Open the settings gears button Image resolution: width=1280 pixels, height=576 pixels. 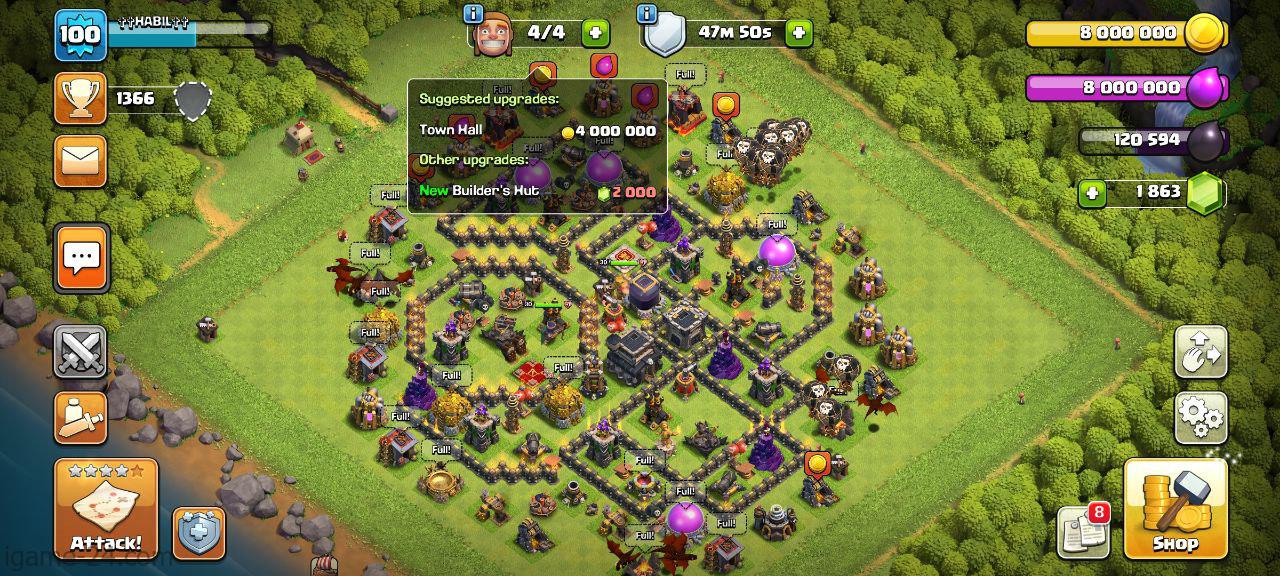pyautogui.click(x=1200, y=417)
